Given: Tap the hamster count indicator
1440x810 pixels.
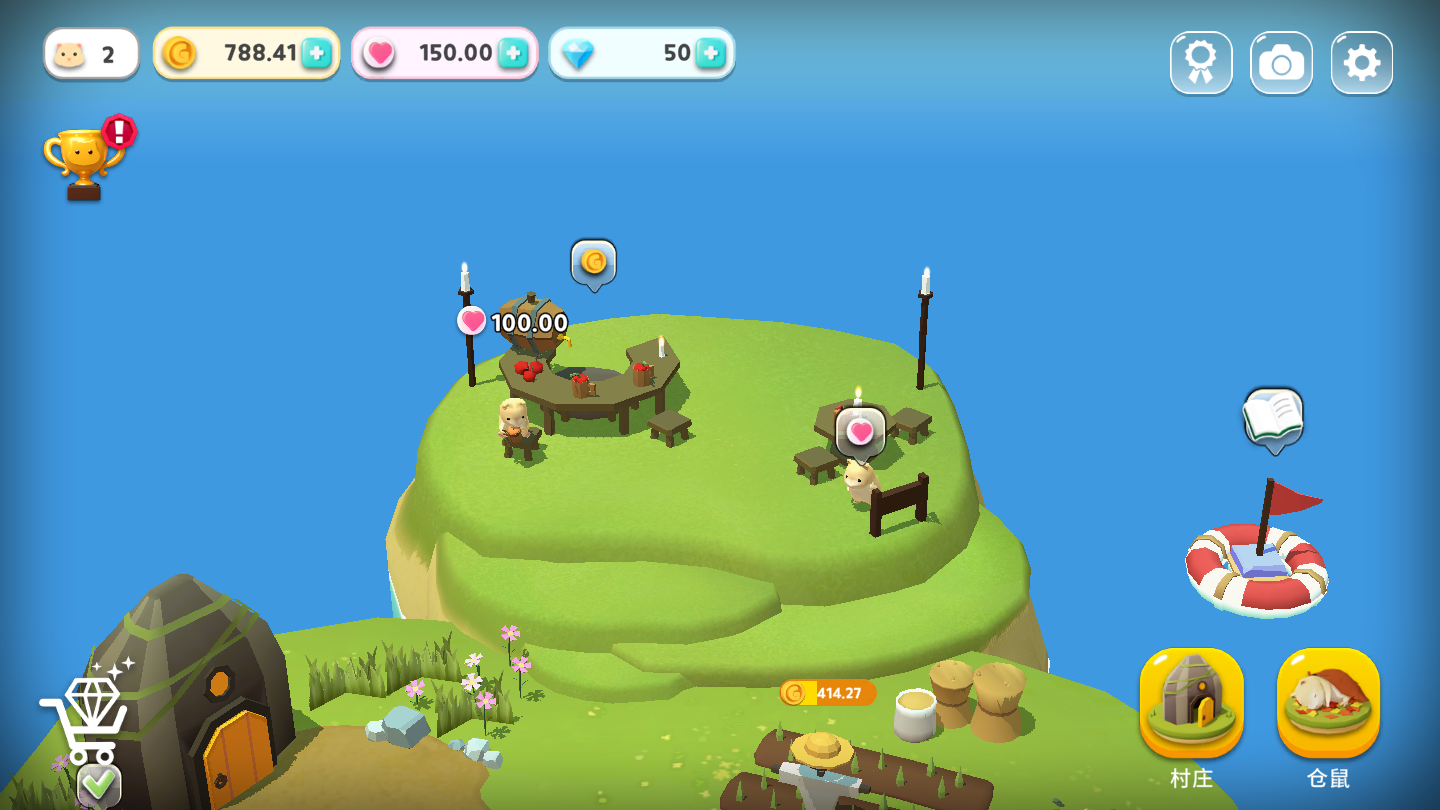Looking at the screenshot, I should pyautogui.click(x=90, y=53).
